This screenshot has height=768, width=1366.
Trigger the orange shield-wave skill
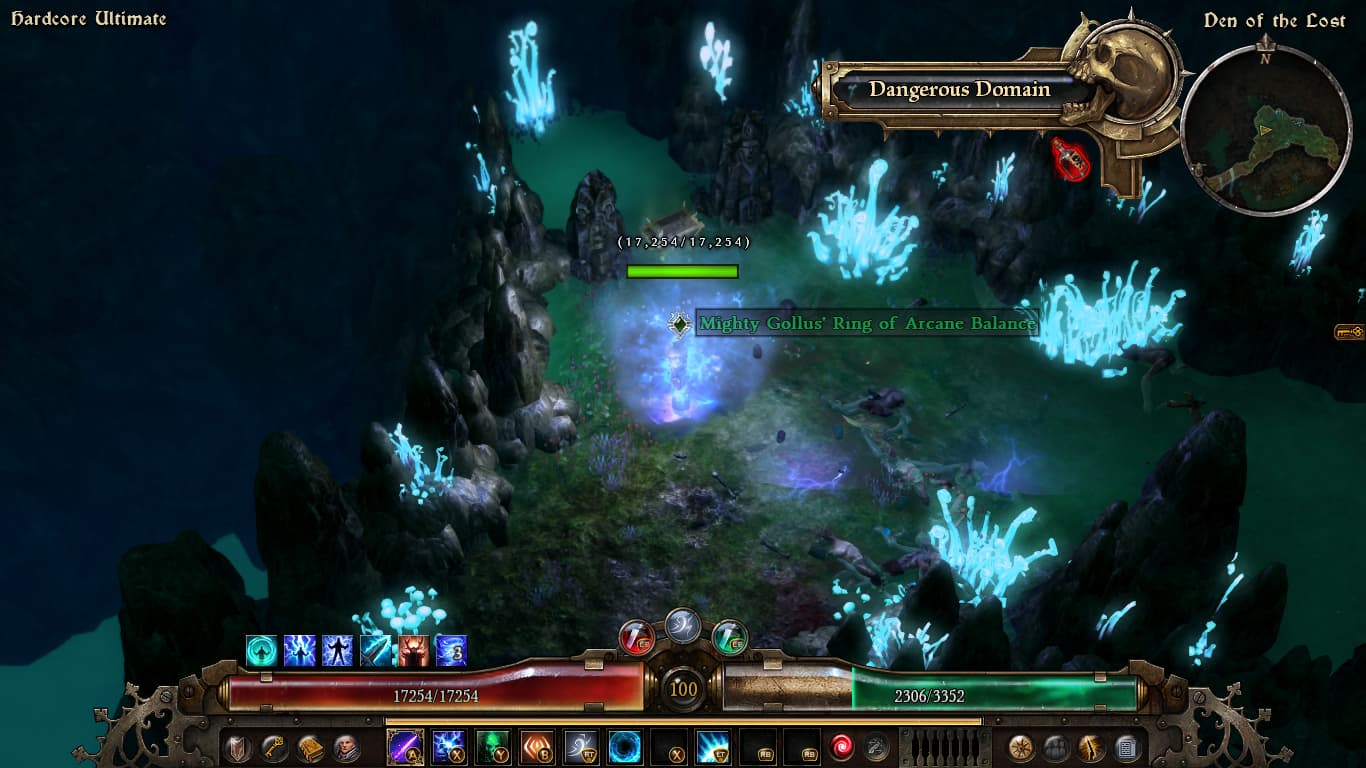click(x=537, y=747)
